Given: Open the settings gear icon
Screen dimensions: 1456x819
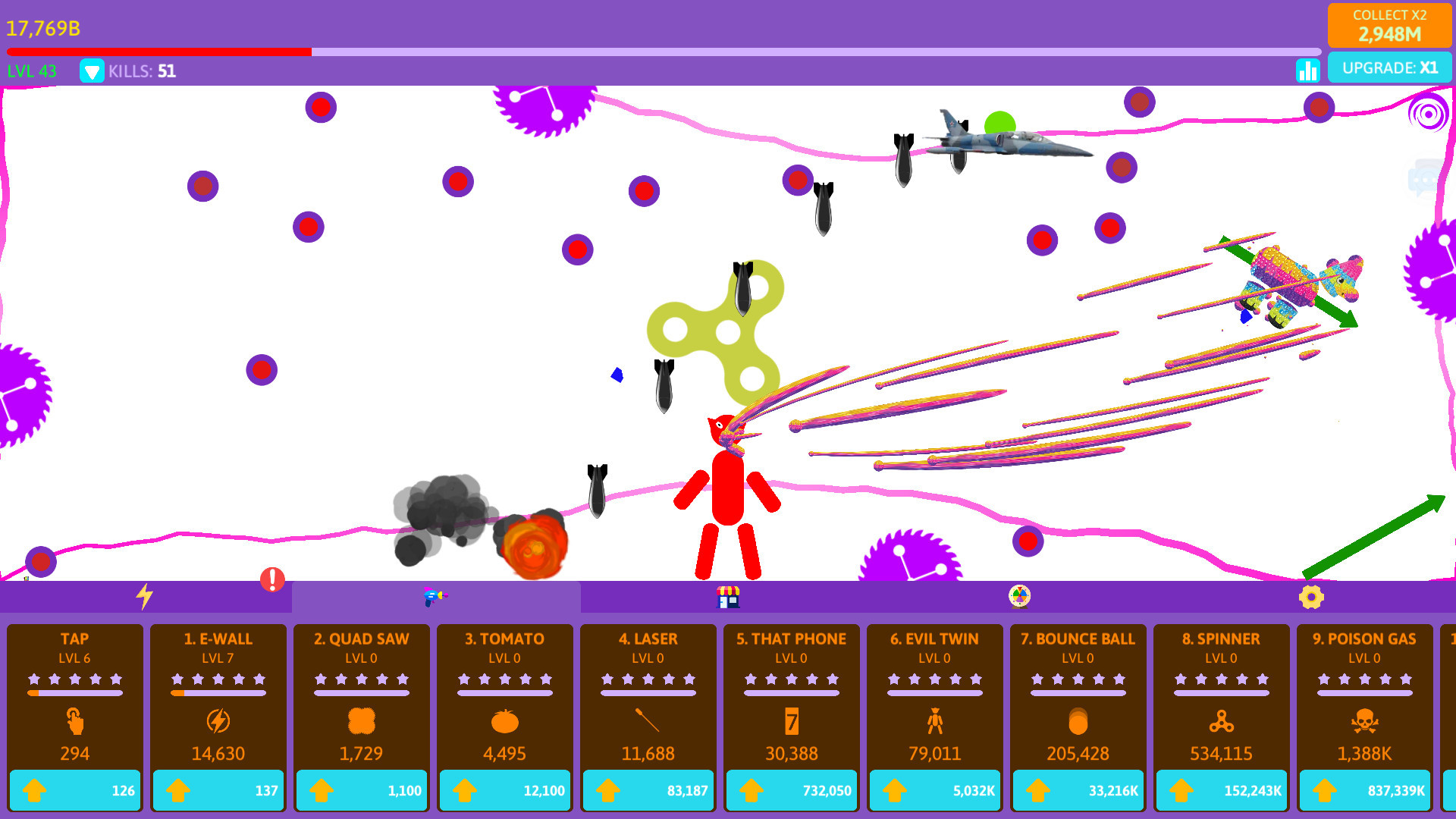Looking at the screenshot, I should tap(1311, 597).
